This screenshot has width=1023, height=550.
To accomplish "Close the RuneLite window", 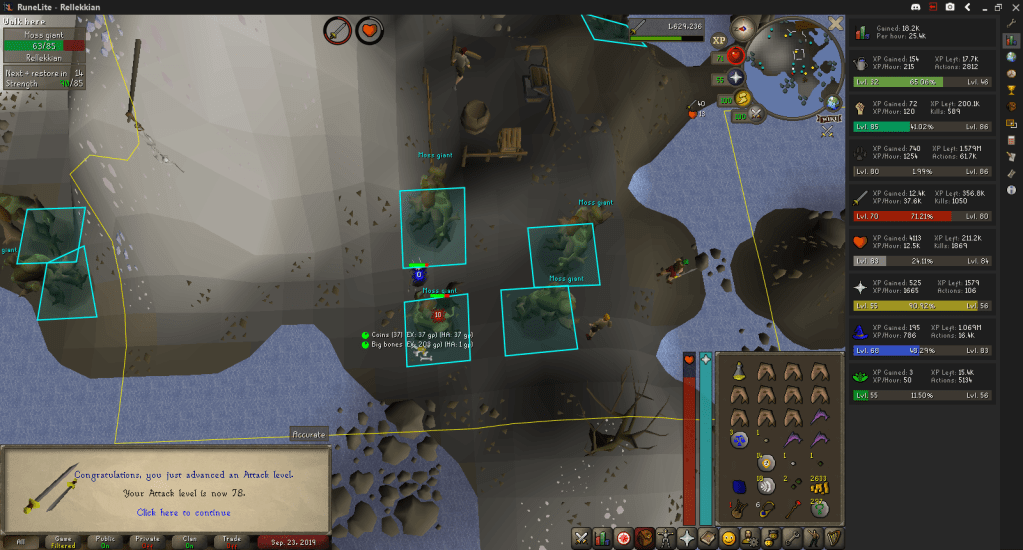I will (x=1012, y=7).
